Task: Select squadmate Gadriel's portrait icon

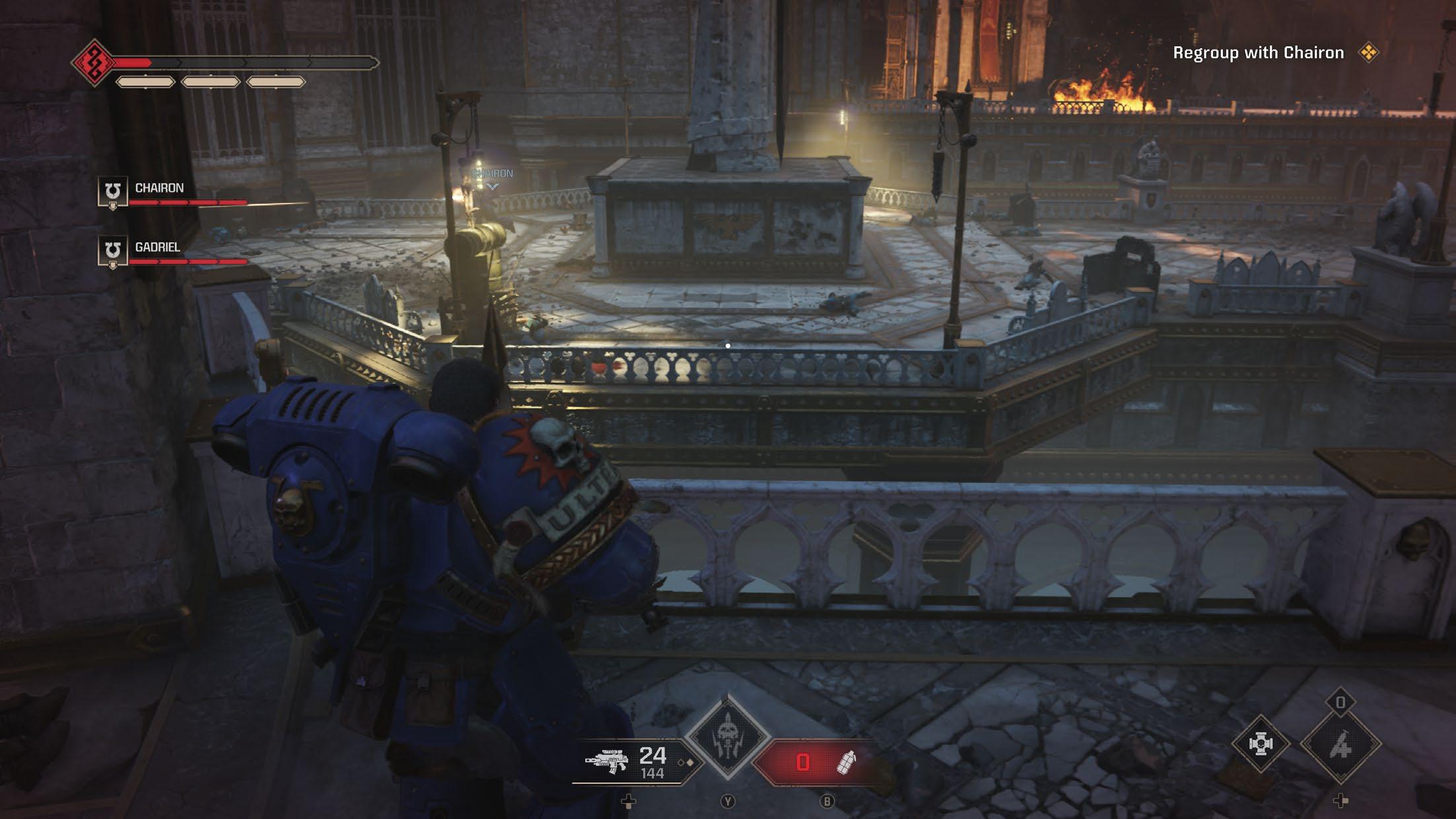Action: point(112,252)
